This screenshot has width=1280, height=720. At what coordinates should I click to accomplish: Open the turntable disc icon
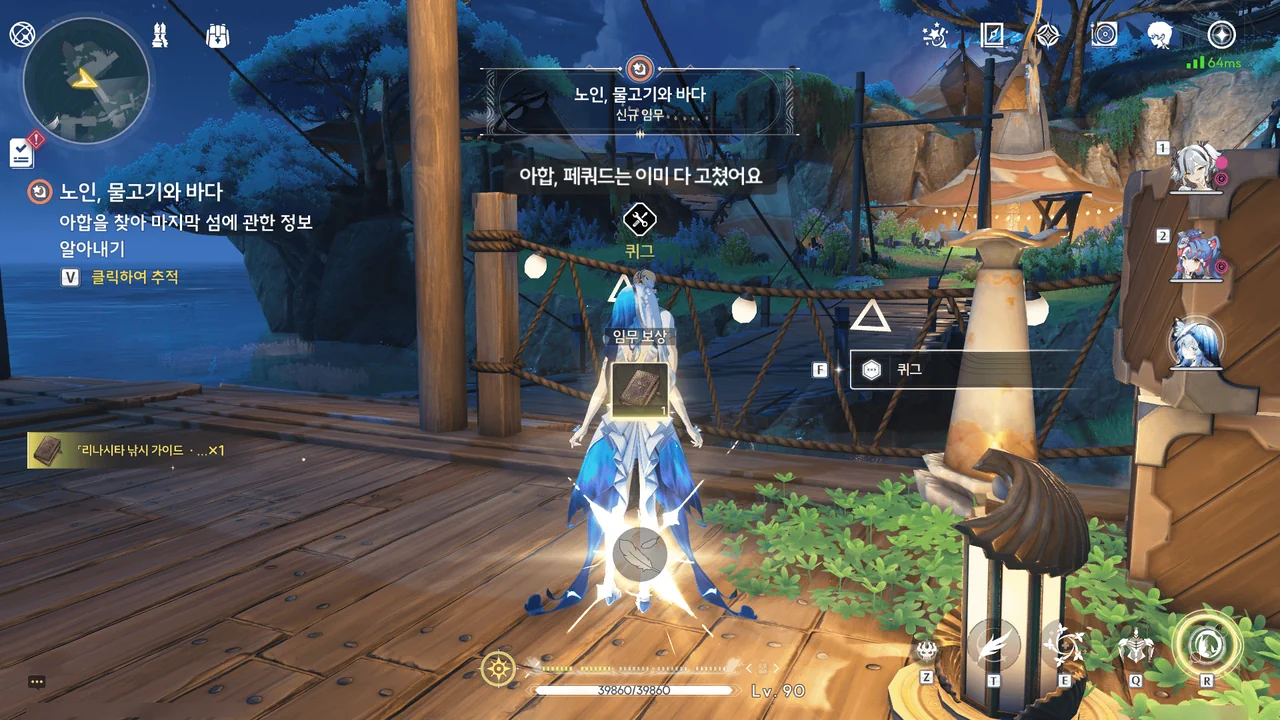tap(1104, 36)
